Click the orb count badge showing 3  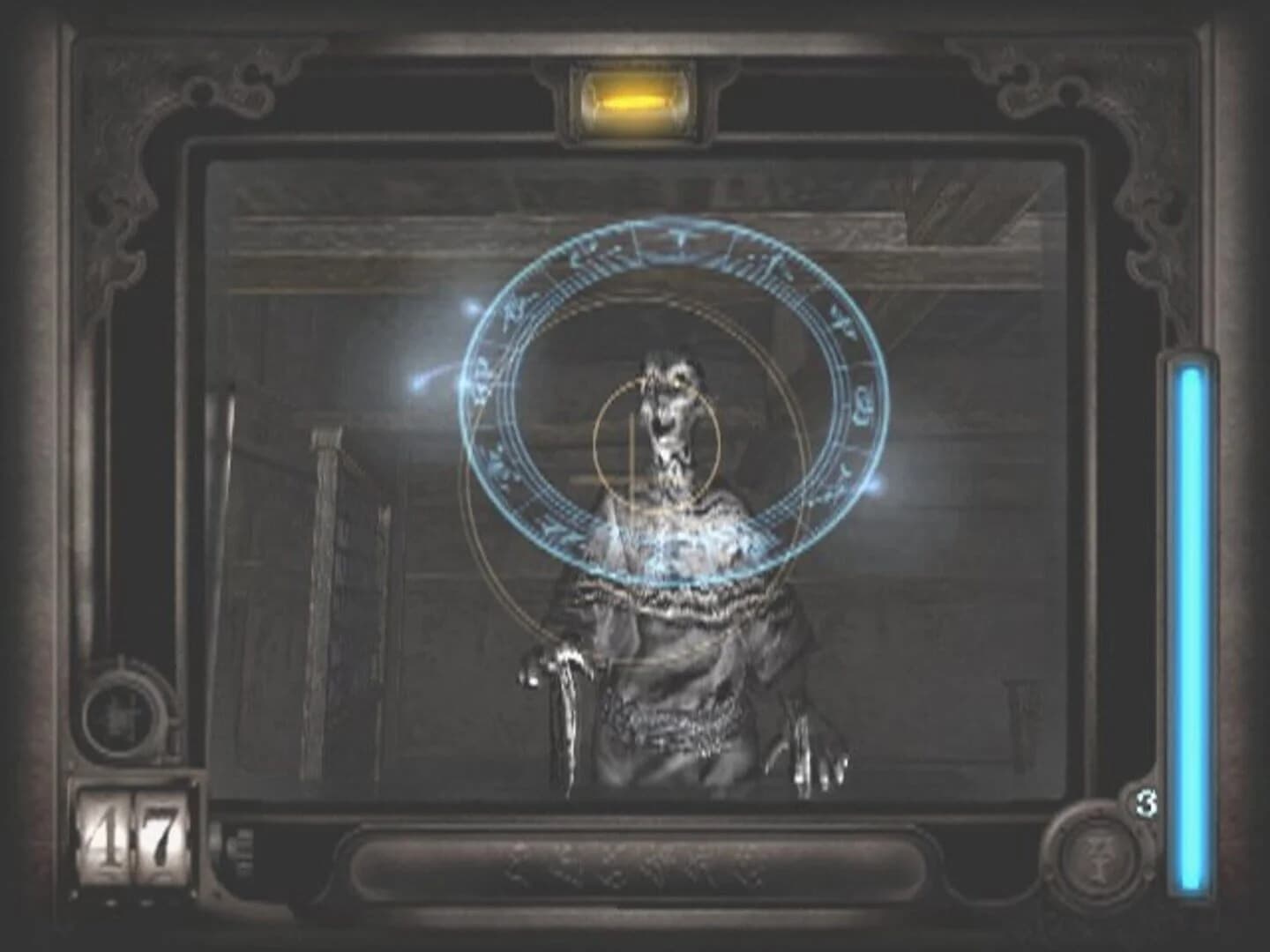click(x=1146, y=803)
